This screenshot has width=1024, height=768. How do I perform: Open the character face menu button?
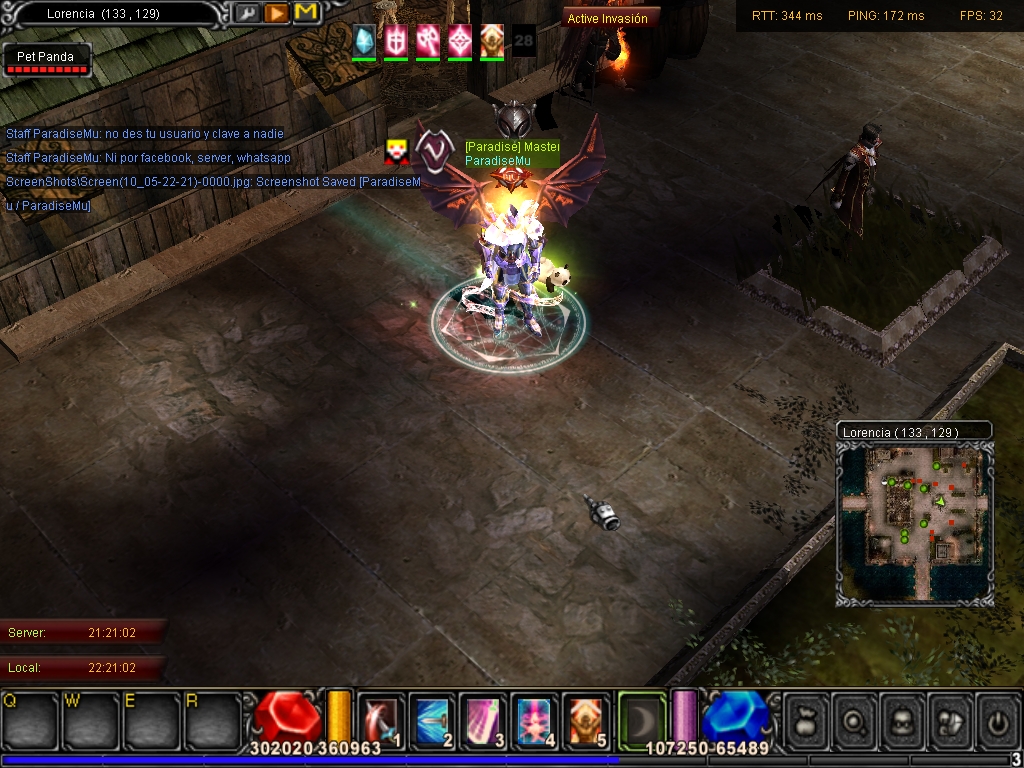902,719
